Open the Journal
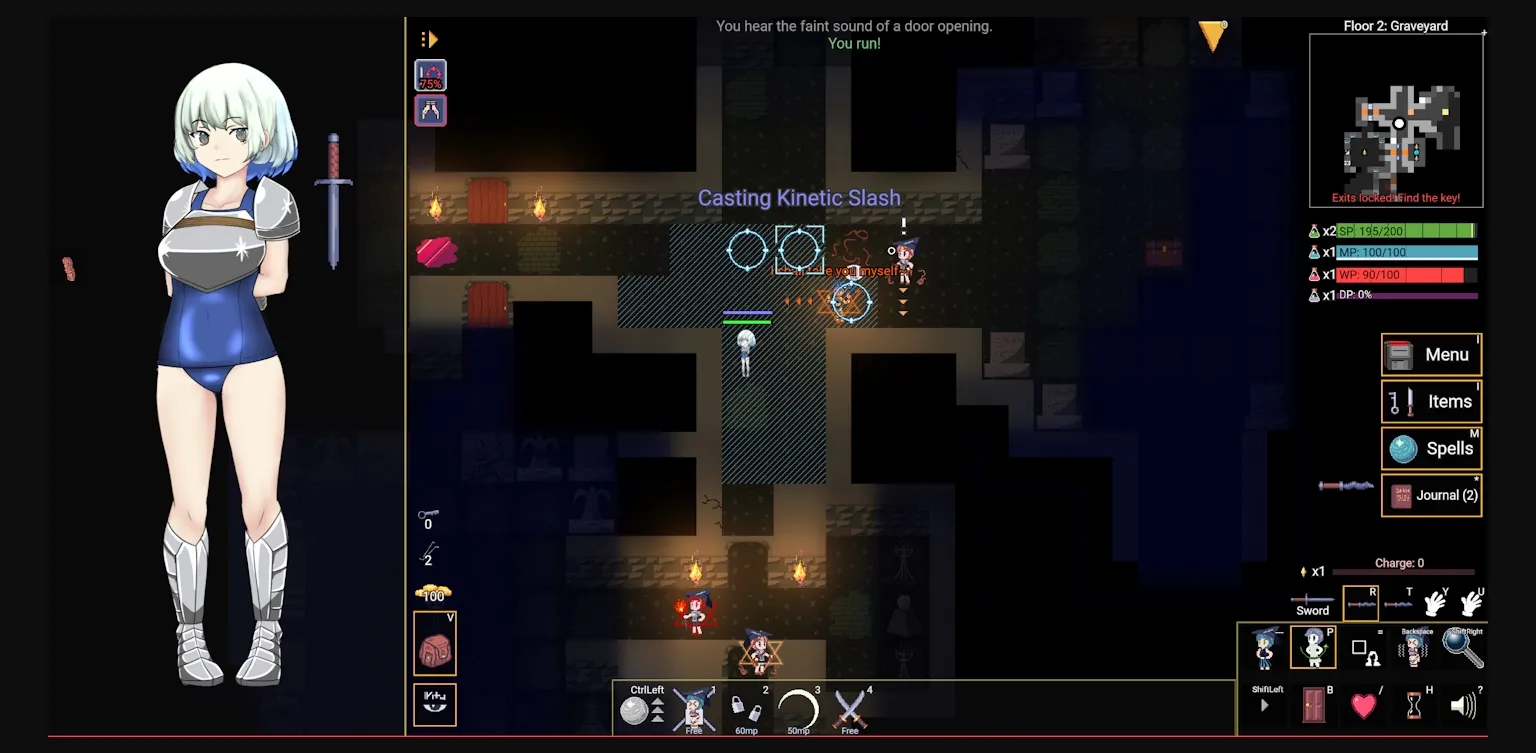 click(1431, 495)
